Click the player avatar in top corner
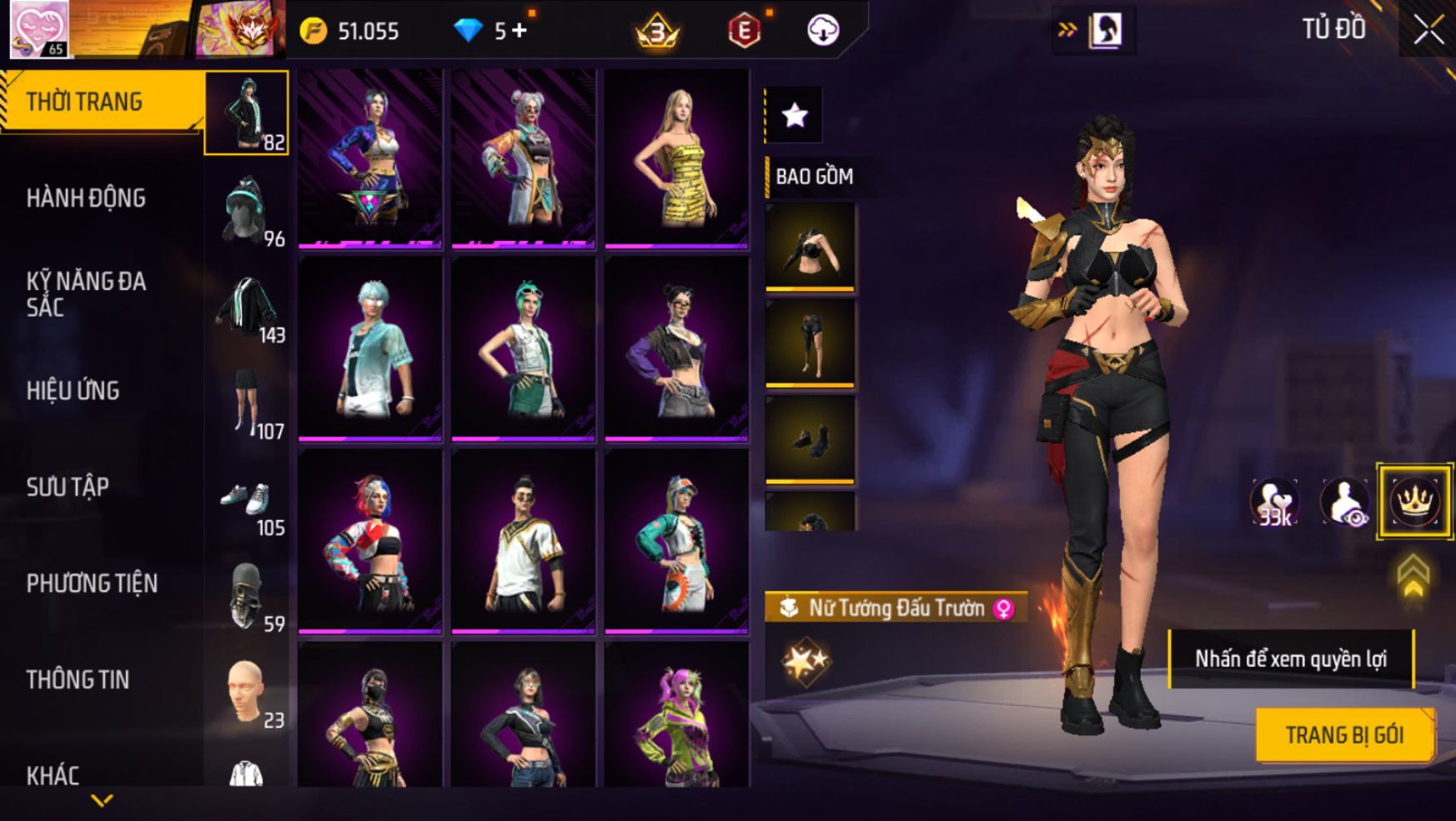Viewport: 1456px width, 821px height. 39,29
